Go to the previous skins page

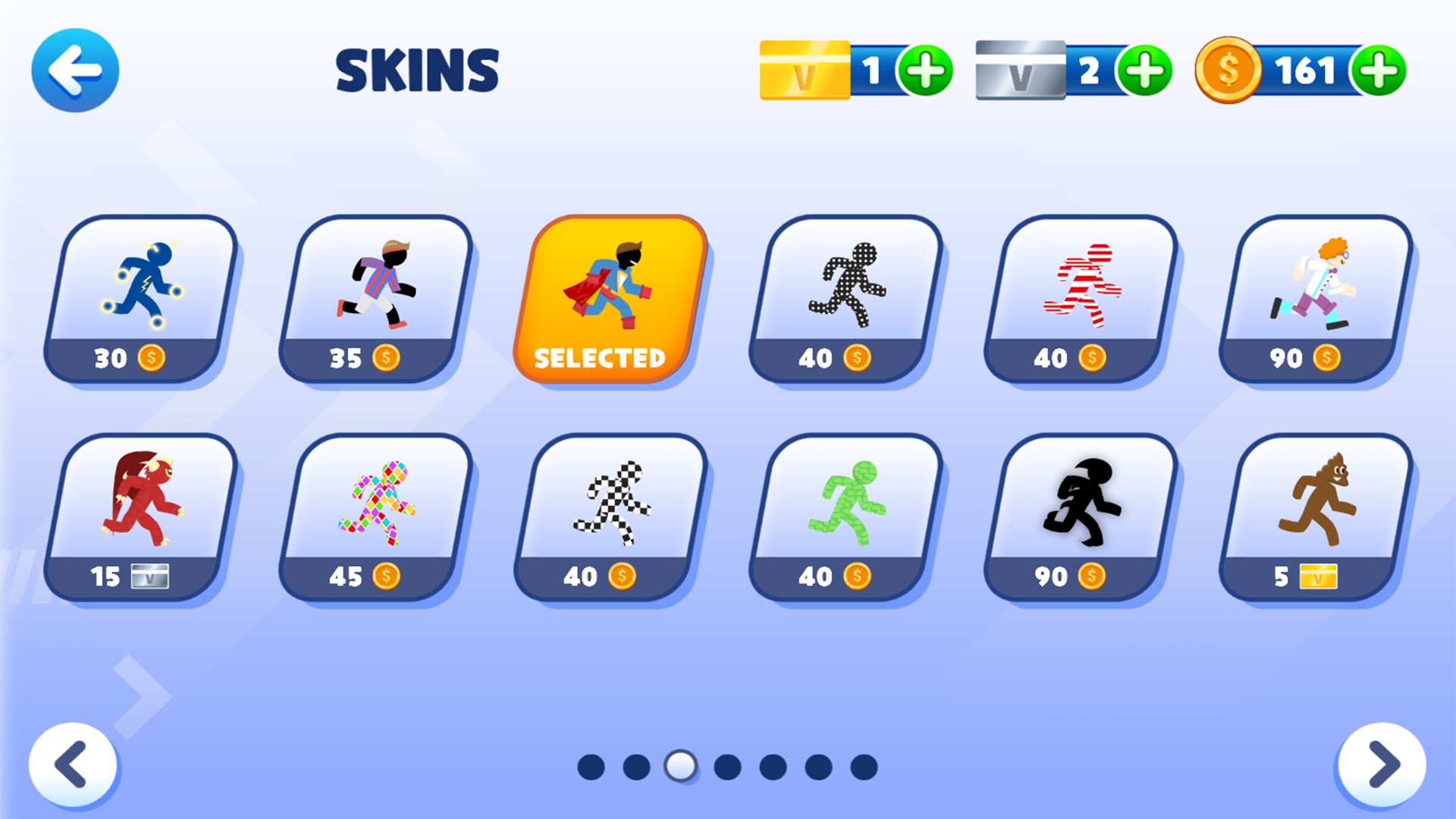click(74, 766)
